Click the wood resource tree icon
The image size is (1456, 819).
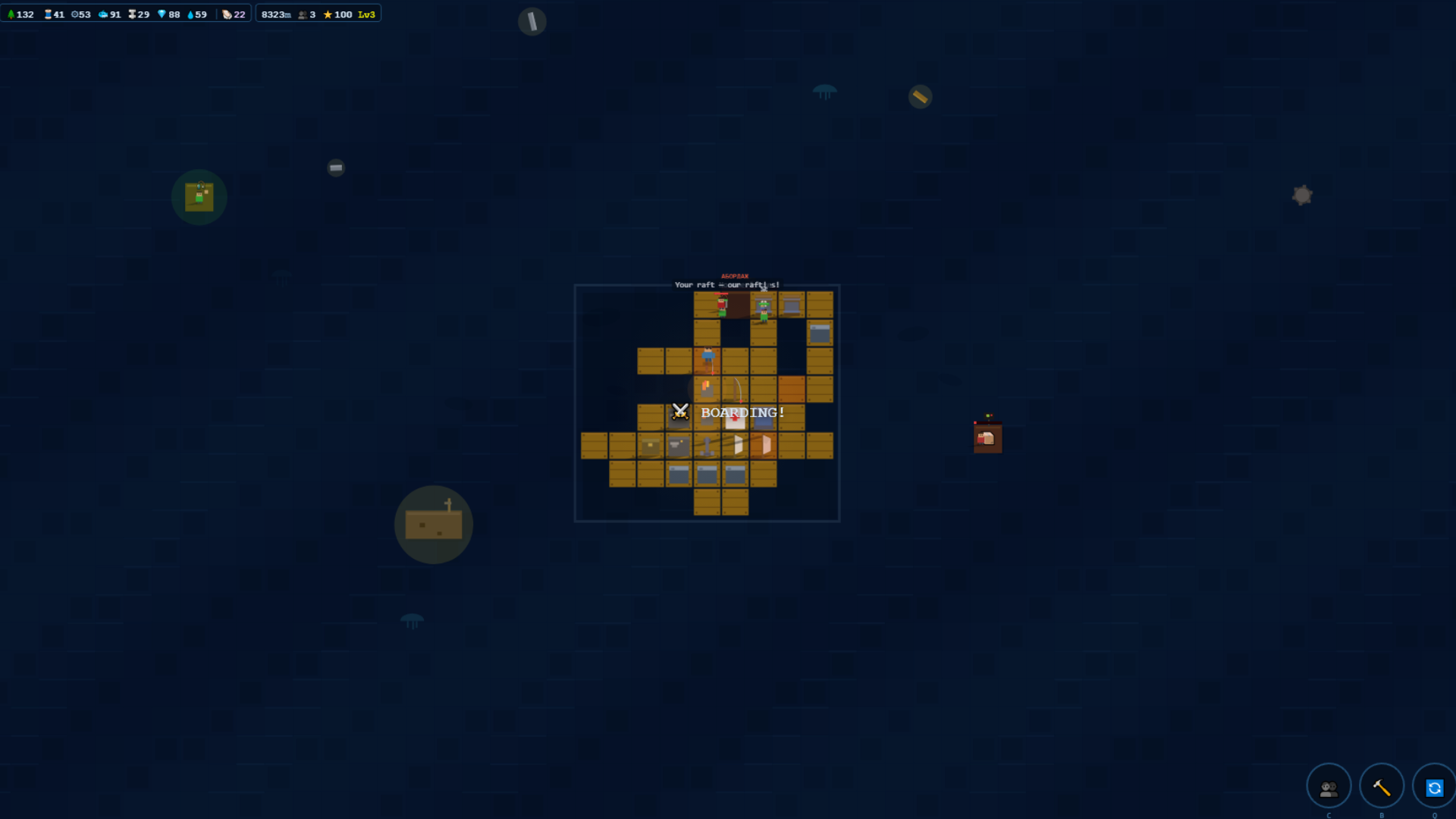coord(11,14)
